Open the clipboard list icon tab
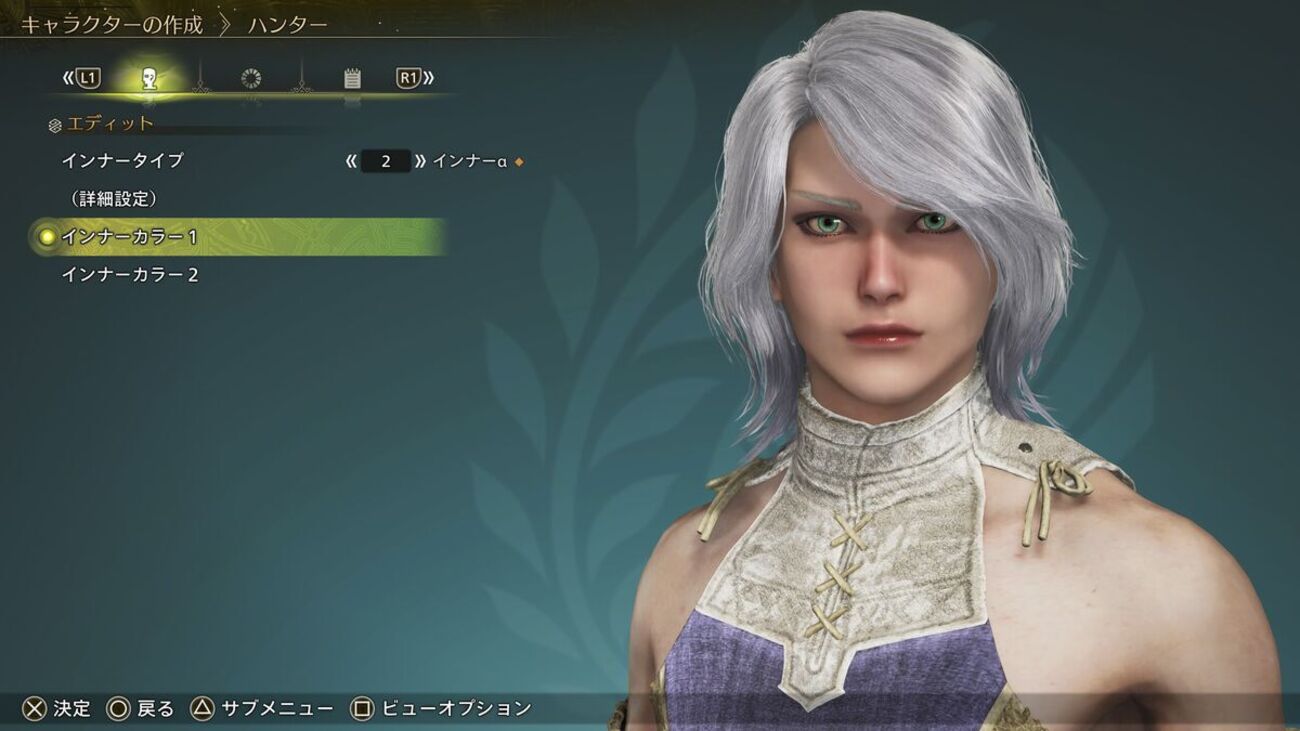The width and height of the screenshot is (1300, 731). [352, 78]
